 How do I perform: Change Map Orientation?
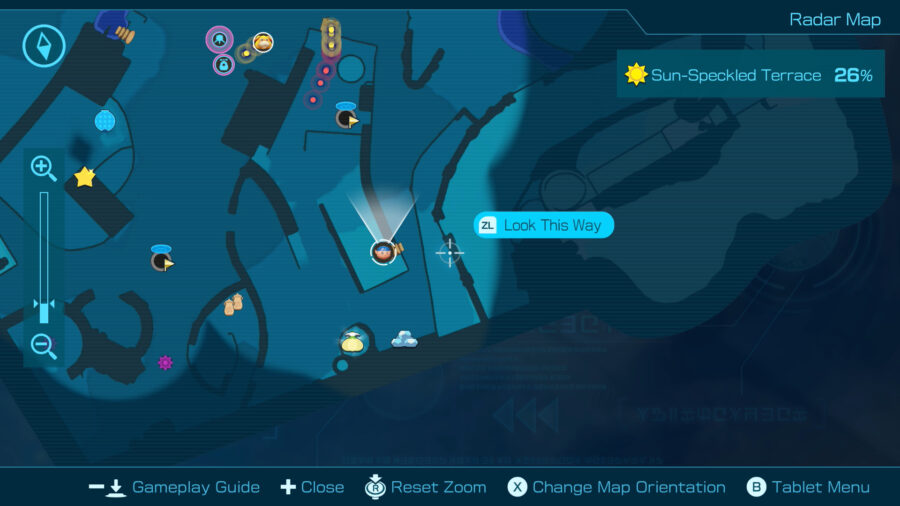616,487
